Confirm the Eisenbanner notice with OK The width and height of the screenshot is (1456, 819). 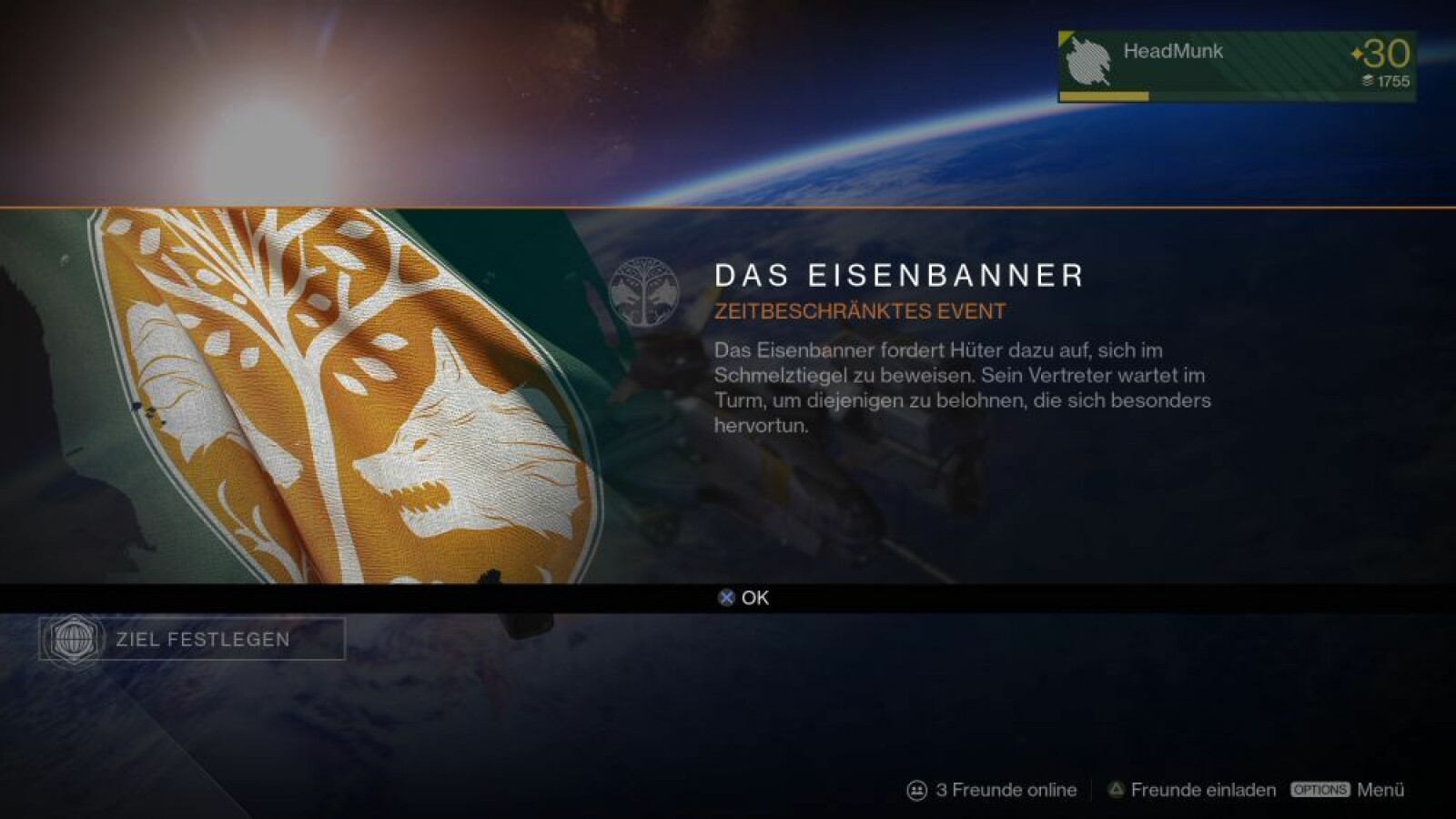click(x=744, y=598)
